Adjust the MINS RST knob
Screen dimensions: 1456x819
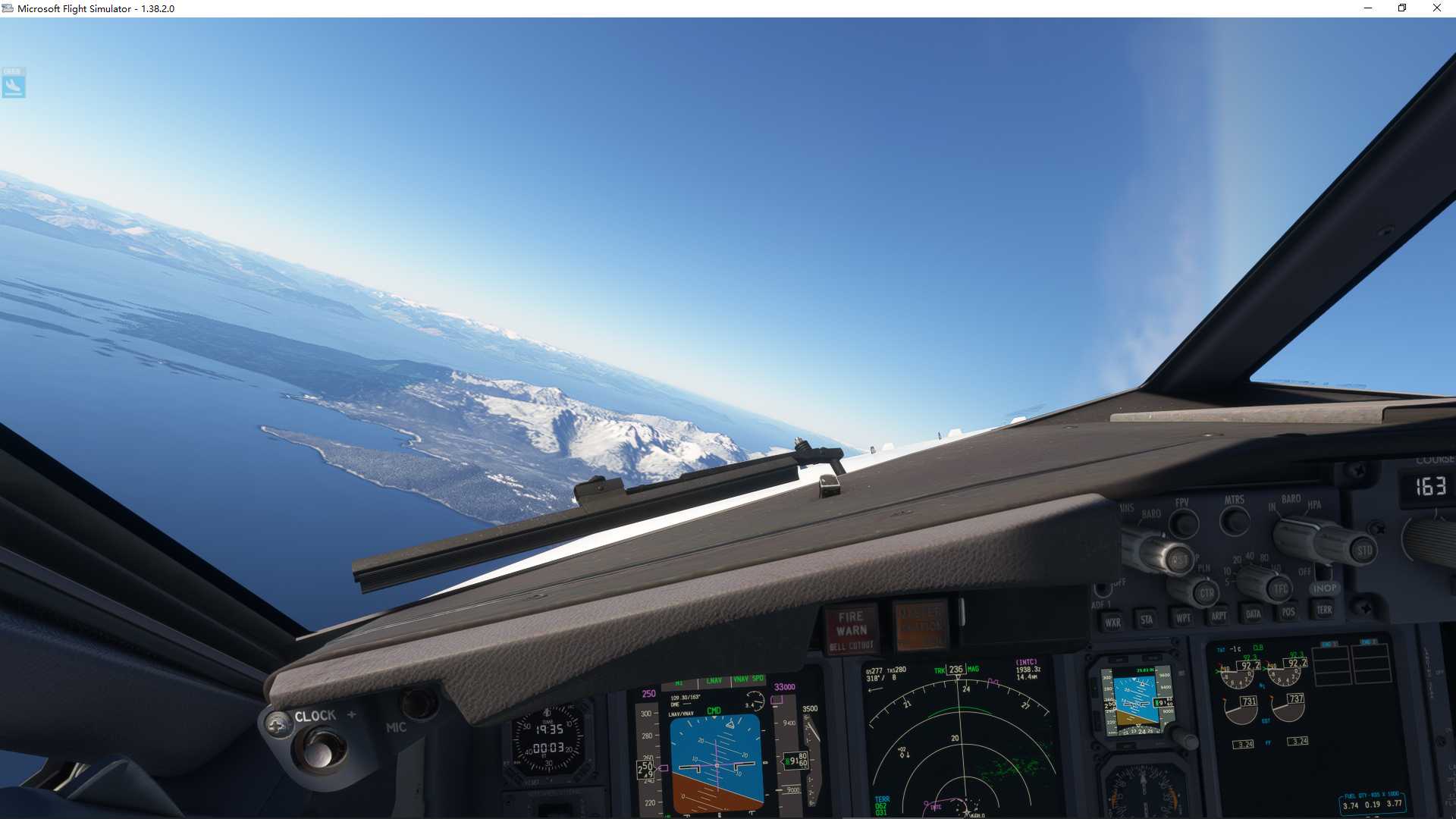point(1179,560)
